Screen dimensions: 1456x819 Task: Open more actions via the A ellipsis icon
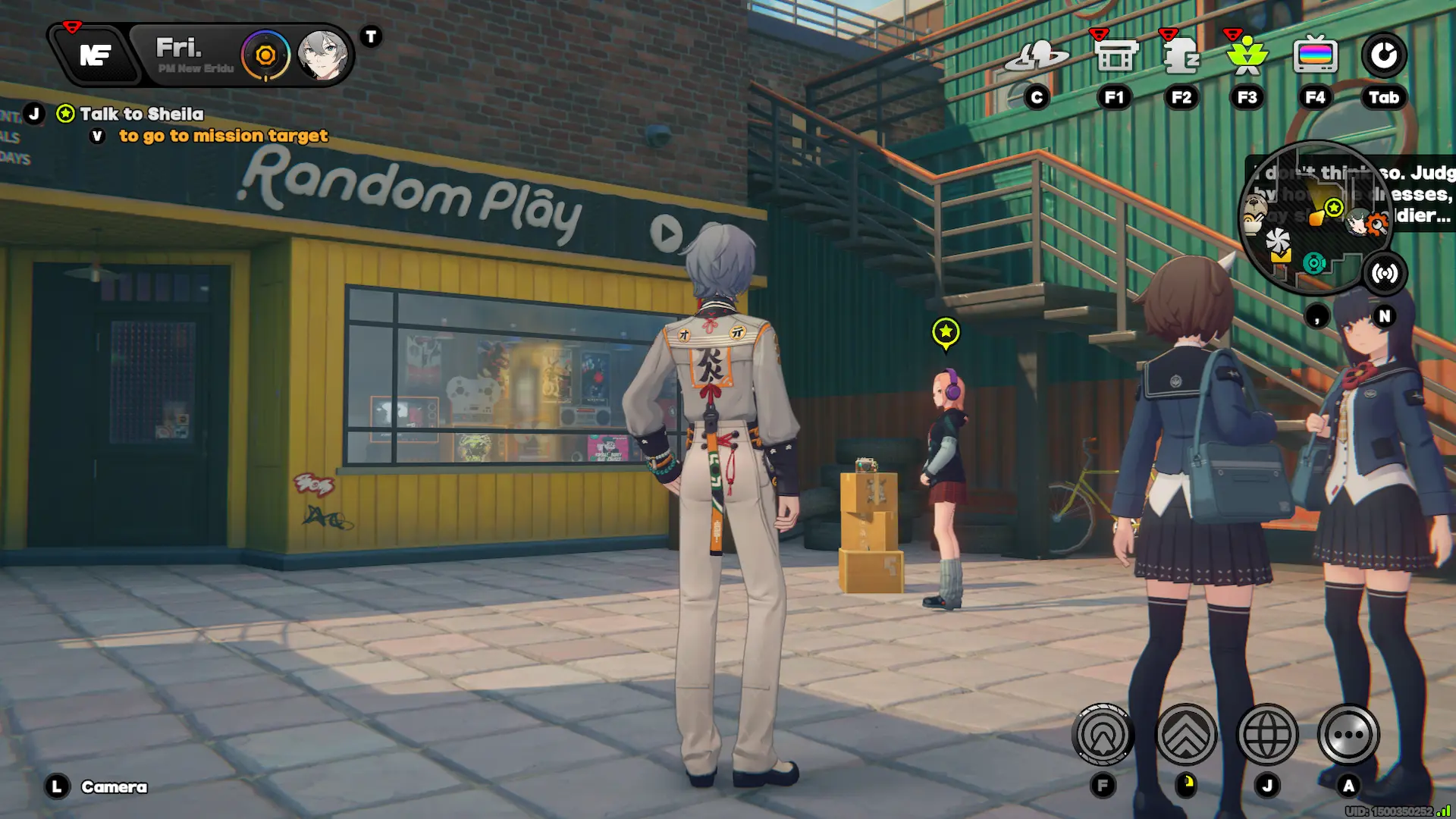pyautogui.click(x=1348, y=734)
